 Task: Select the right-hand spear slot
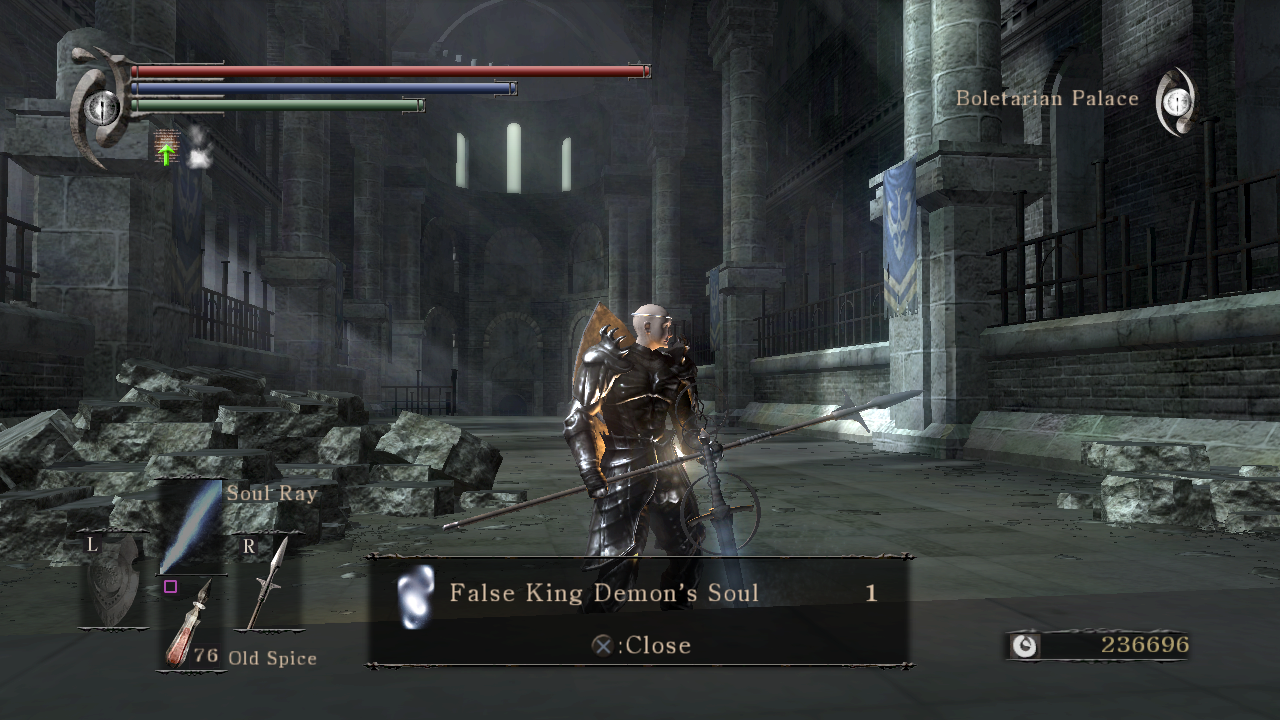tap(270, 585)
